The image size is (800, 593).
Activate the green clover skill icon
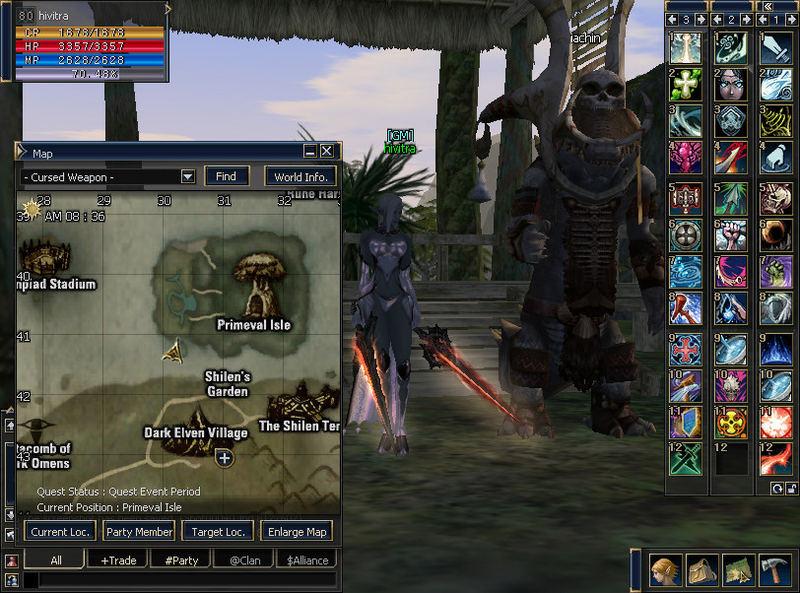pyautogui.click(x=685, y=84)
